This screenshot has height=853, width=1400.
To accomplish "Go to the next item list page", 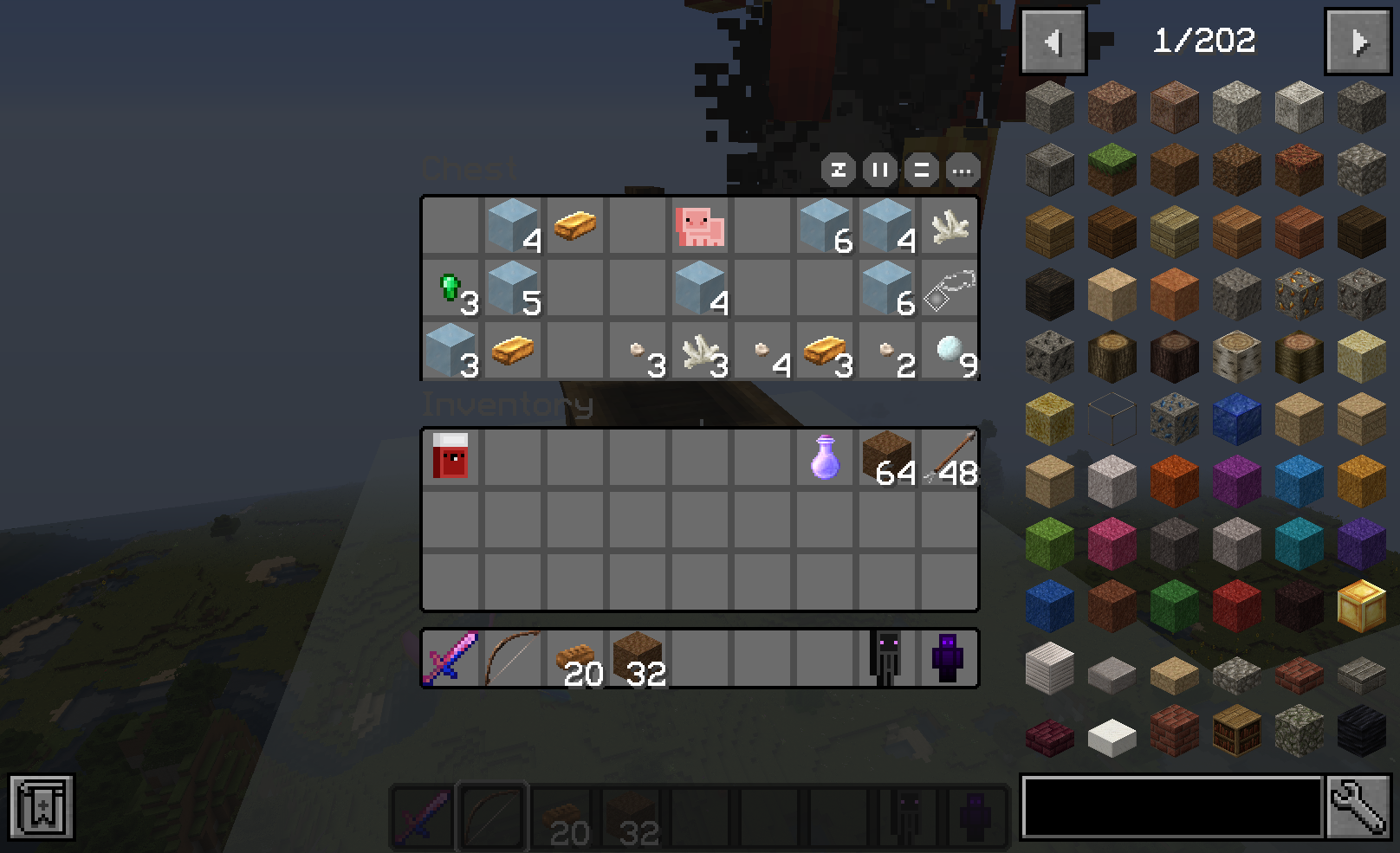I will (x=1358, y=41).
